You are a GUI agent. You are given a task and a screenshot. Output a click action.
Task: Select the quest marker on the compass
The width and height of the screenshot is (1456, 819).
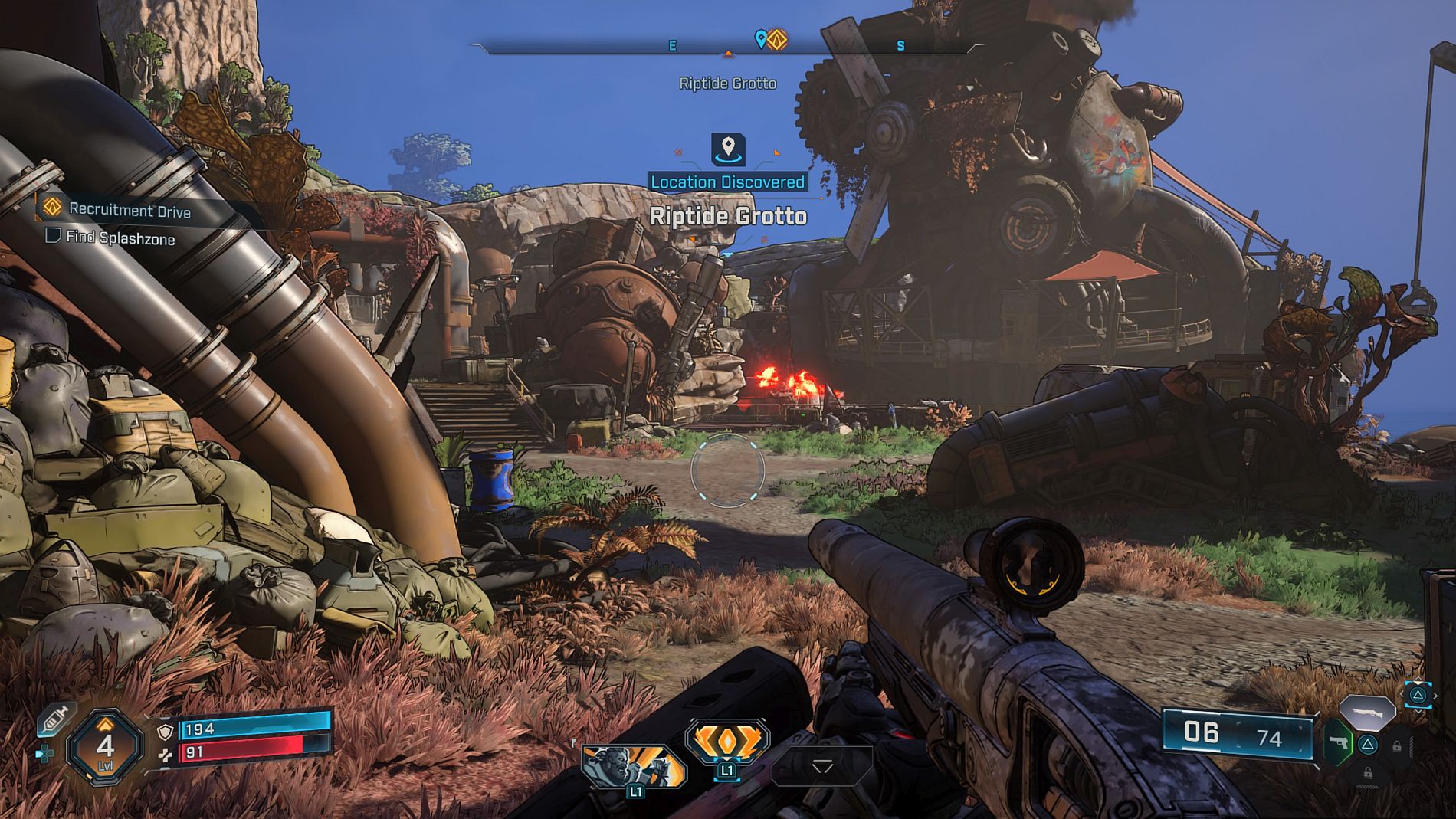point(777,39)
